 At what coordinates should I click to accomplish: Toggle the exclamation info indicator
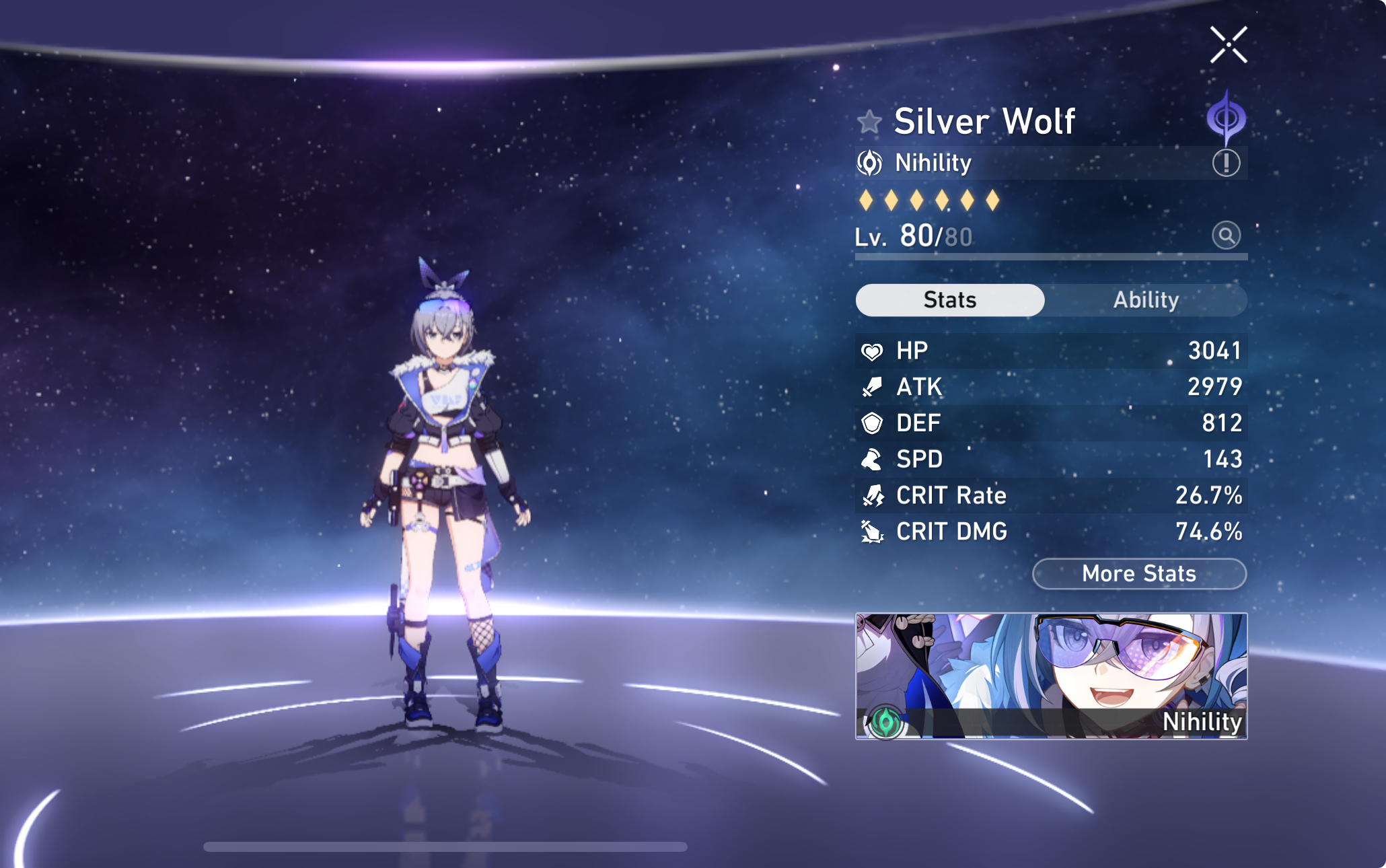pos(1227,162)
